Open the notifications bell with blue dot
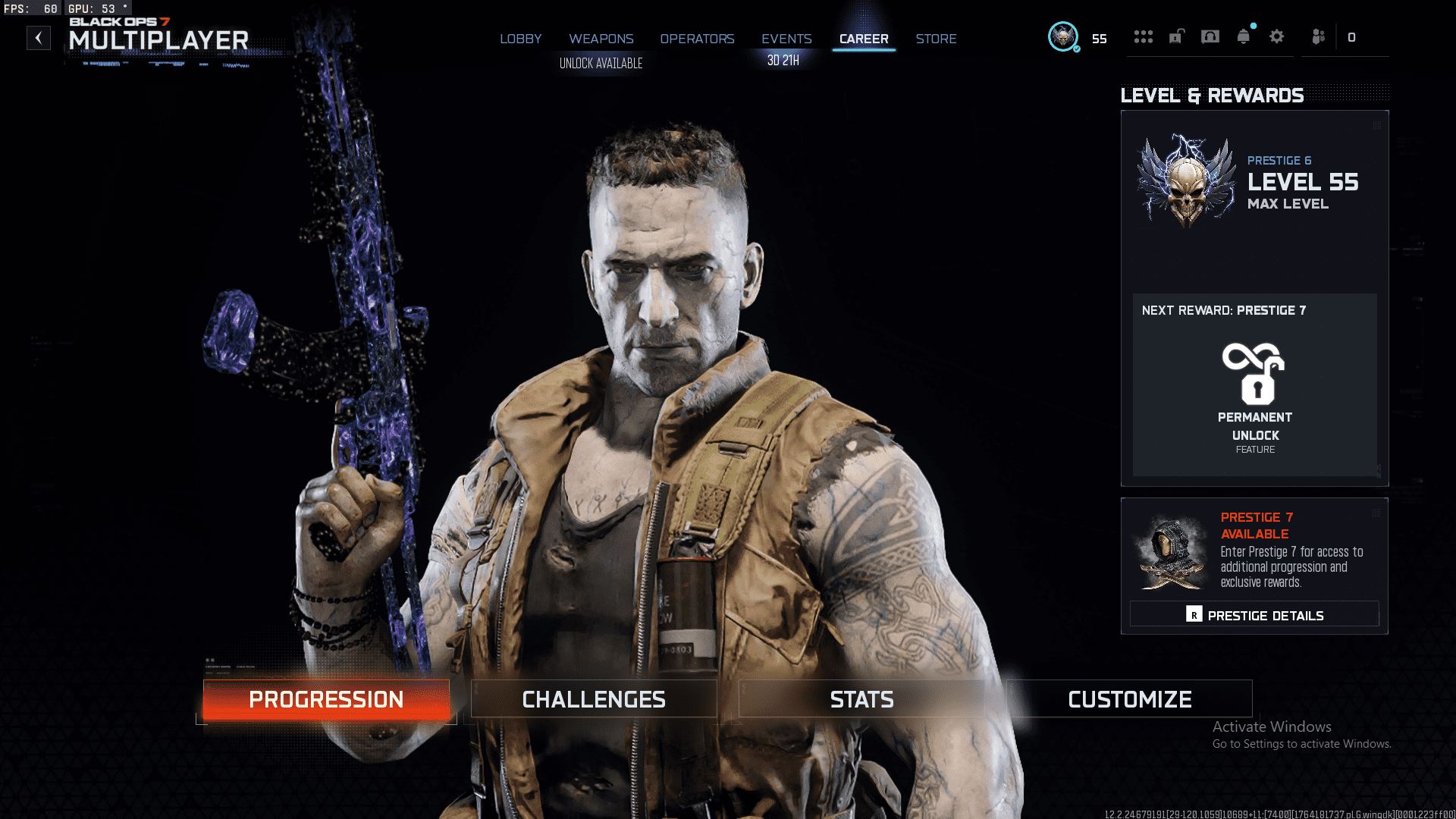Screen dimensions: 1456x819 click(x=1243, y=36)
